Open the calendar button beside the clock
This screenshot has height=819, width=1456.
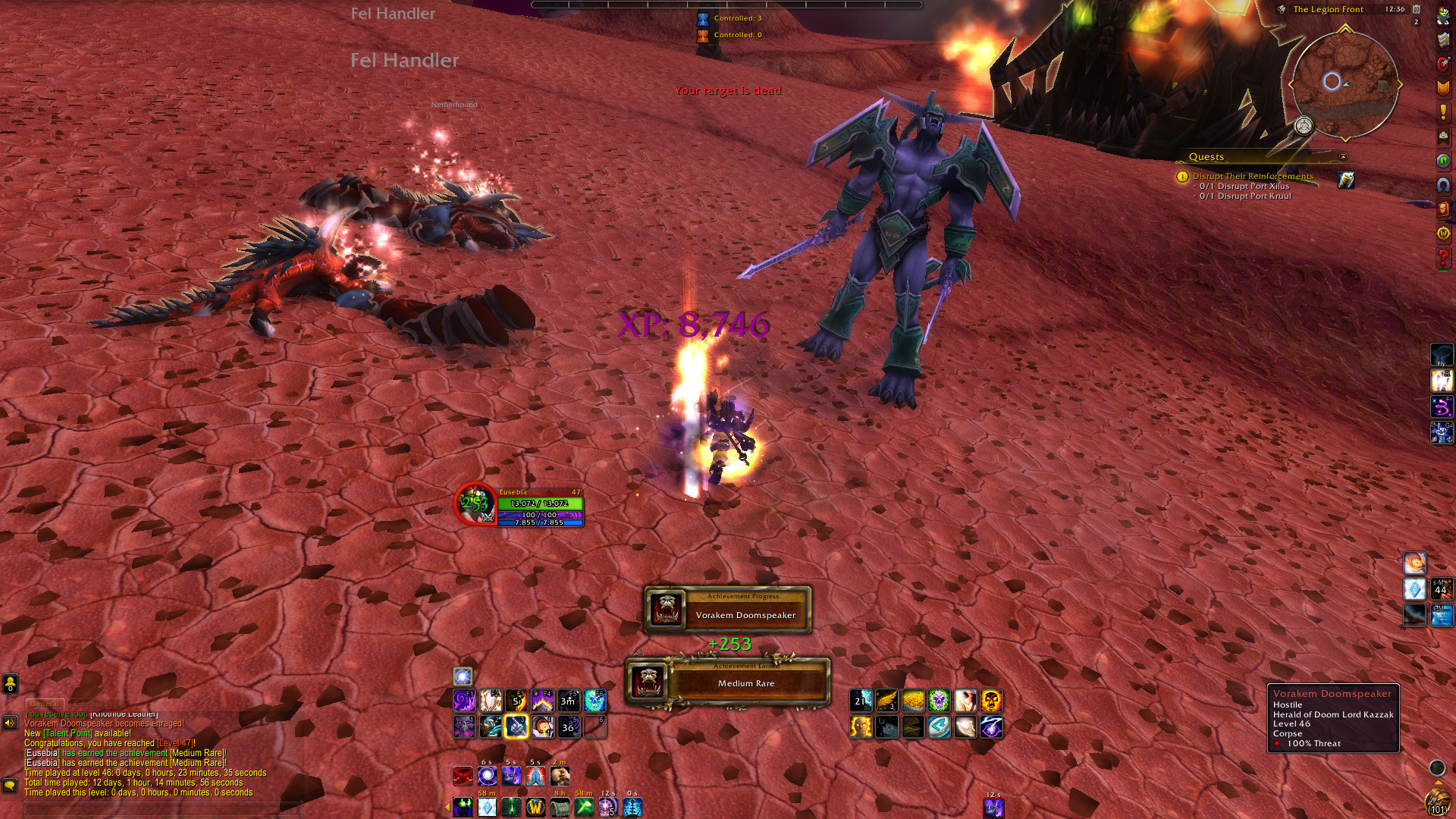coord(1416,9)
